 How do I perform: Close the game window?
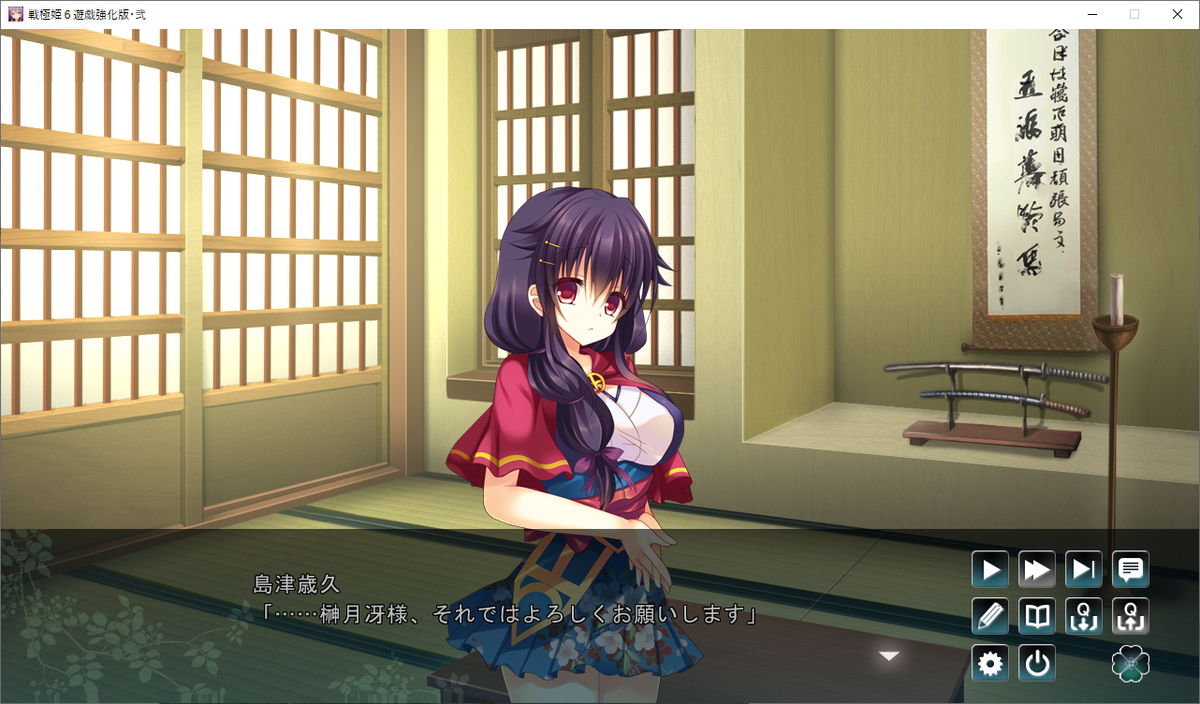click(1177, 14)
